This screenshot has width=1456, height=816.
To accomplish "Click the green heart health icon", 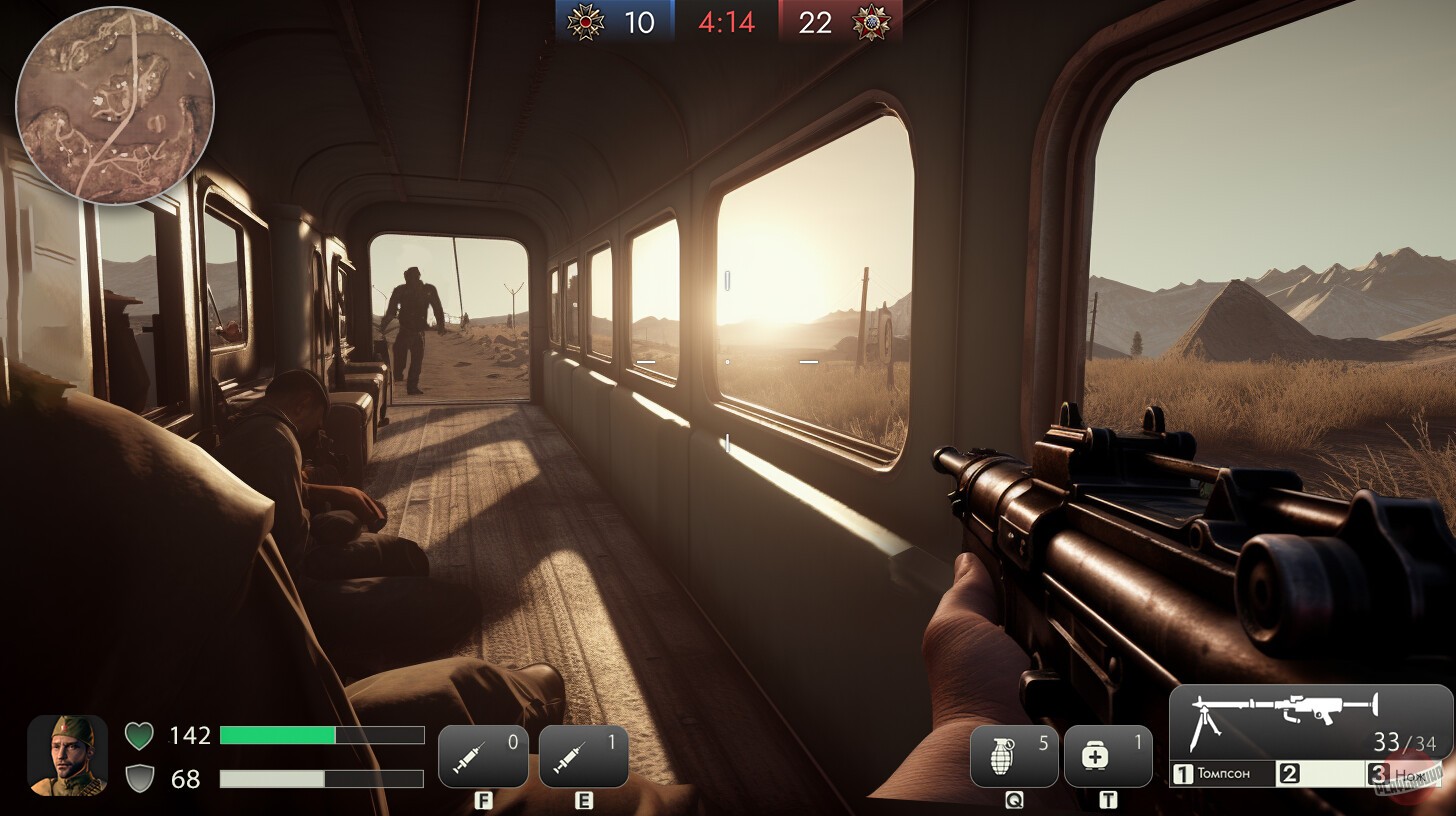I will click(139, 736).
